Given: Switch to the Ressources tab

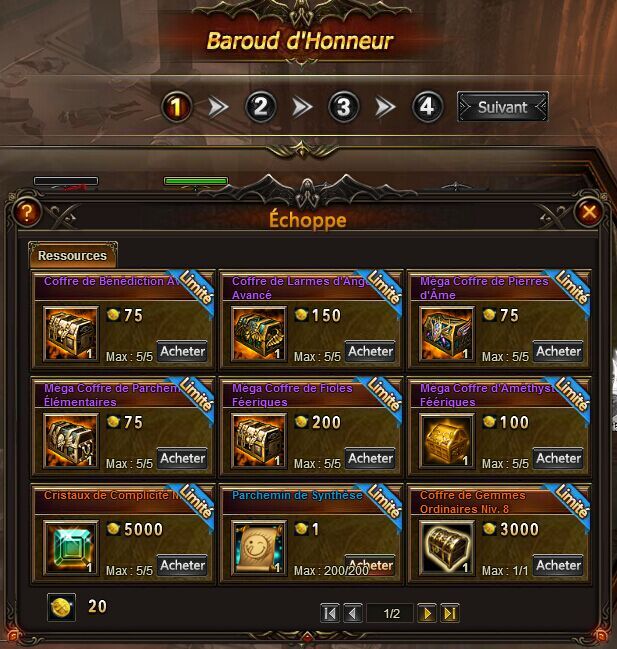Looking at the screenshot, I should (73, 255).
